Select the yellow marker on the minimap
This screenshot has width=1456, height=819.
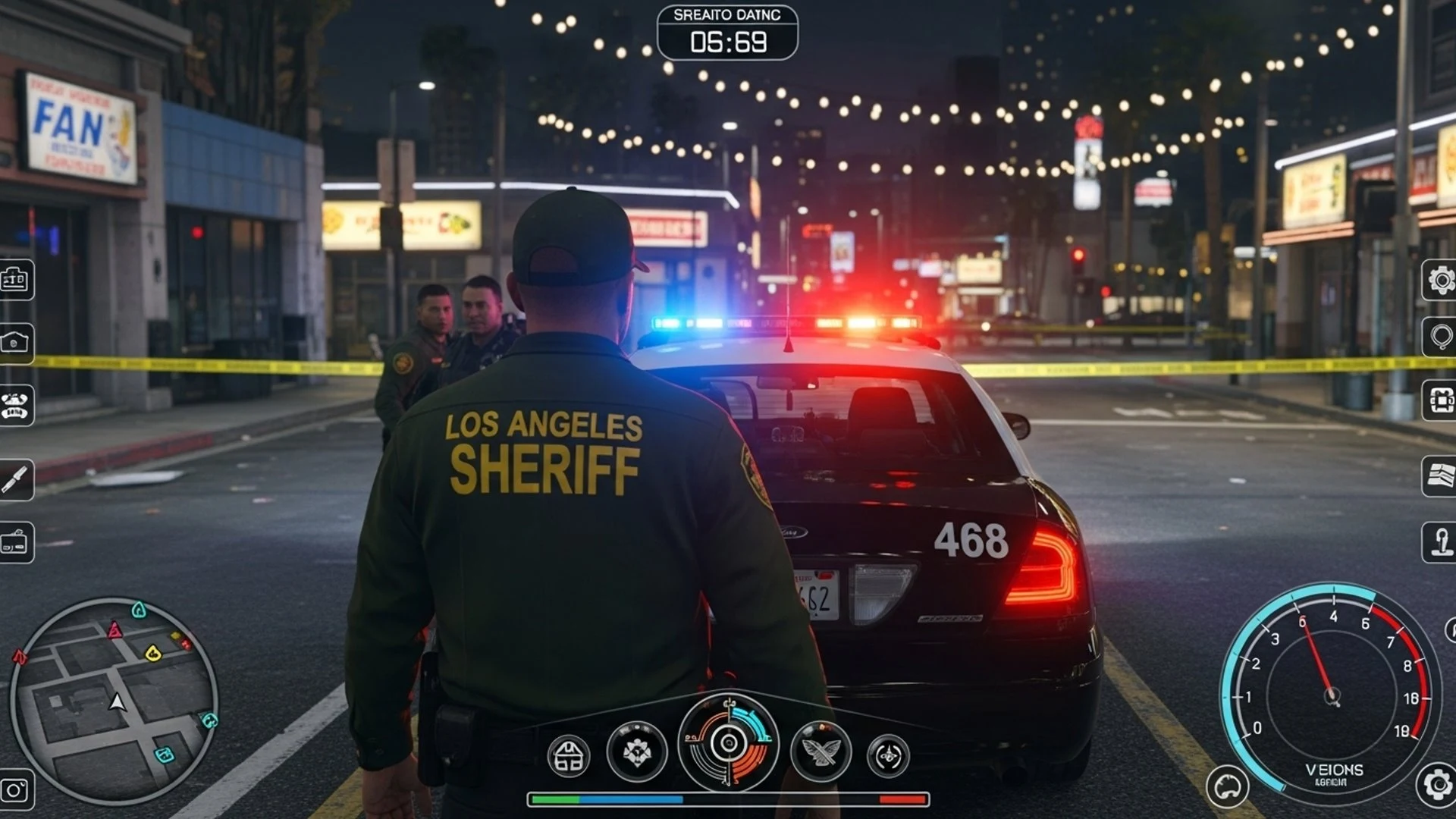153,653
